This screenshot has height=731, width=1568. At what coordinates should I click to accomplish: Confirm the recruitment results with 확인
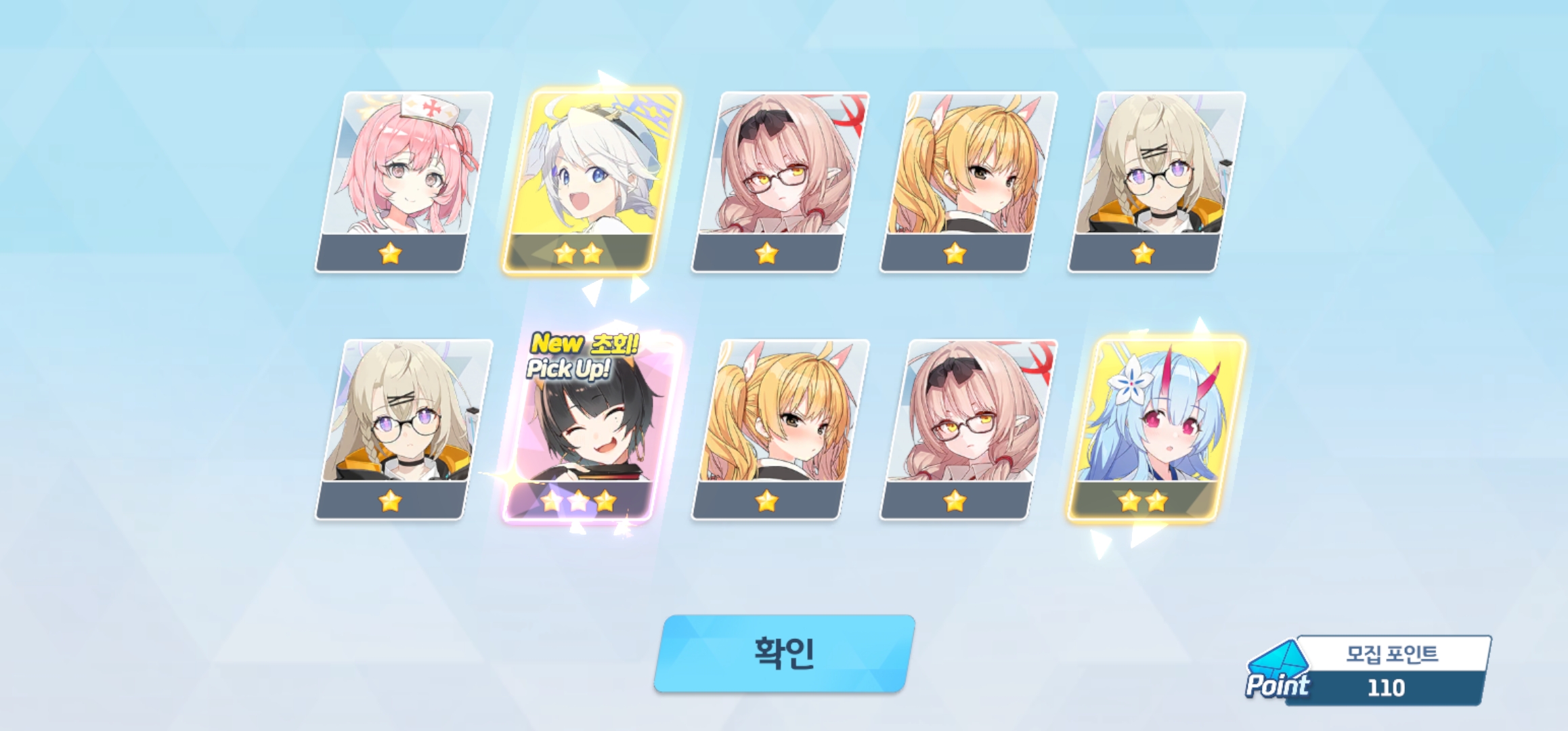click(x=784, y=653)
